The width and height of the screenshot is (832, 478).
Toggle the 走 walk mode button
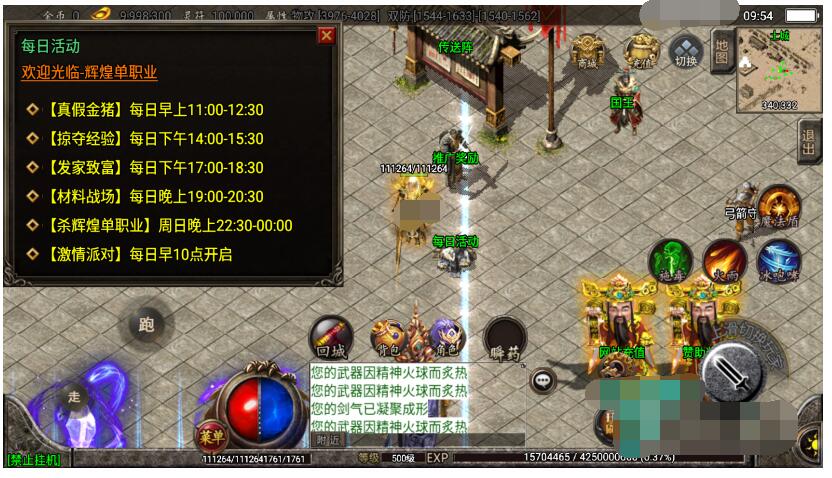73,396
